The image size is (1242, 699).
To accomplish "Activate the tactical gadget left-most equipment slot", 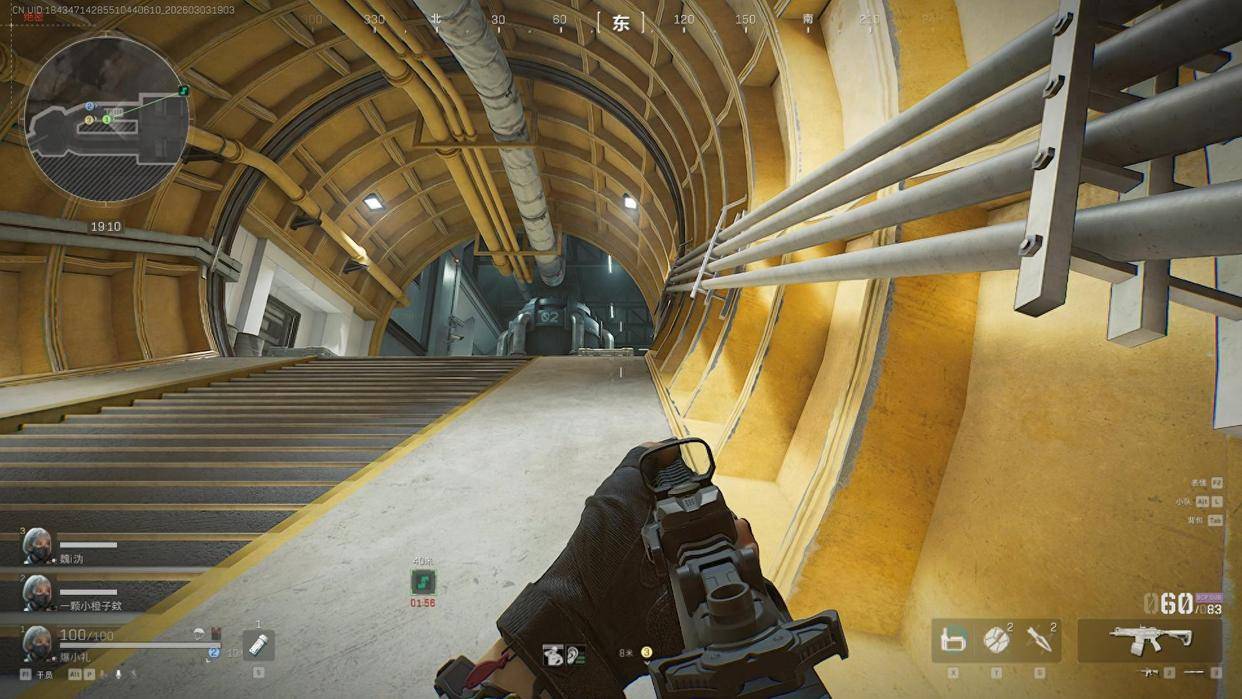I will coord(954,640).
